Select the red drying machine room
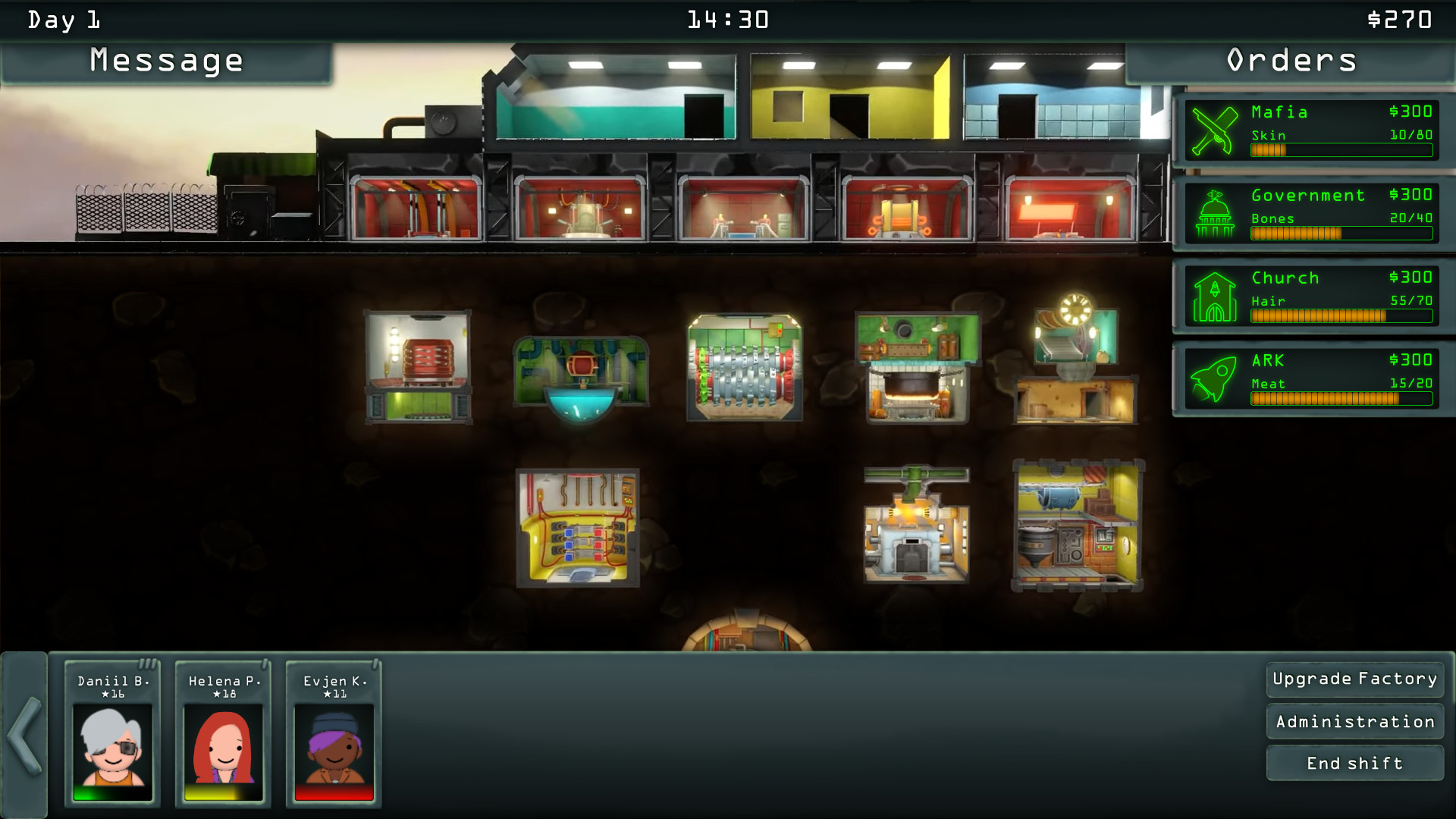This screenshot has height=819, width=1456. [419, 364]
